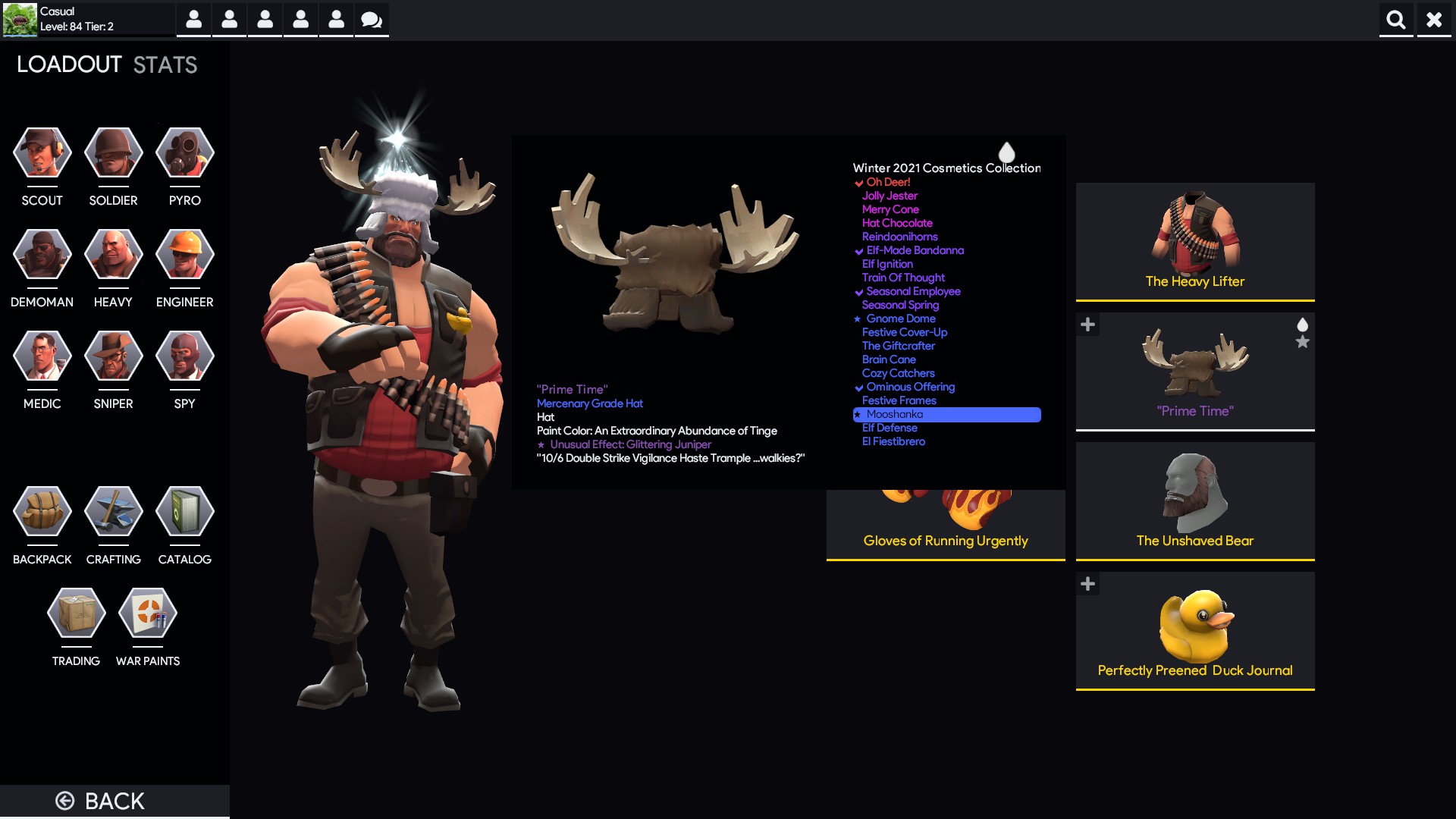Toggle the checkmark beside Elf-Made Bandanna

[x=858, y=250]
